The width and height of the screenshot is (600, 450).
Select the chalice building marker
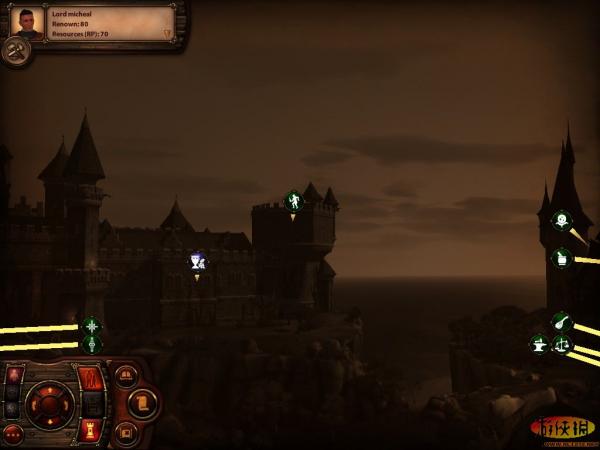click(198, 261)
